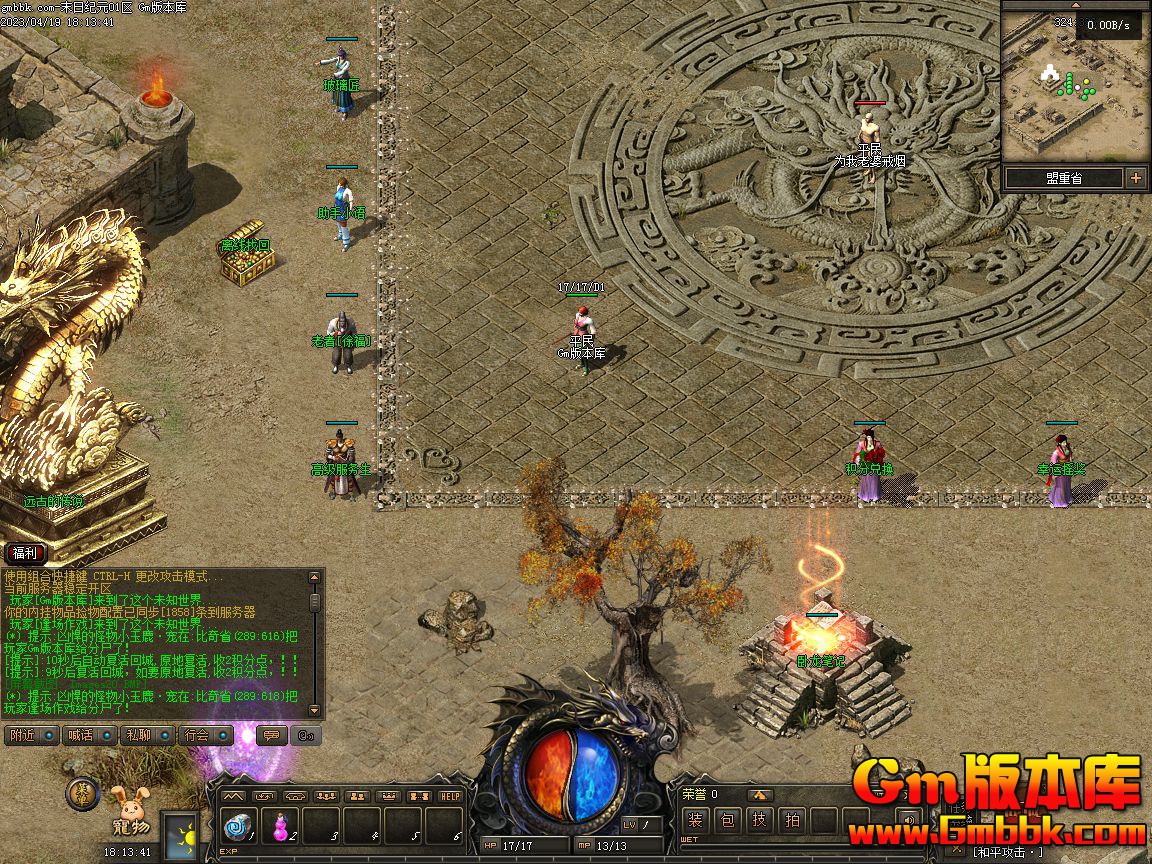1152x864 pixels.
Task: Use the blue scroll in hotbar slot 1
Action: point(239,826)
